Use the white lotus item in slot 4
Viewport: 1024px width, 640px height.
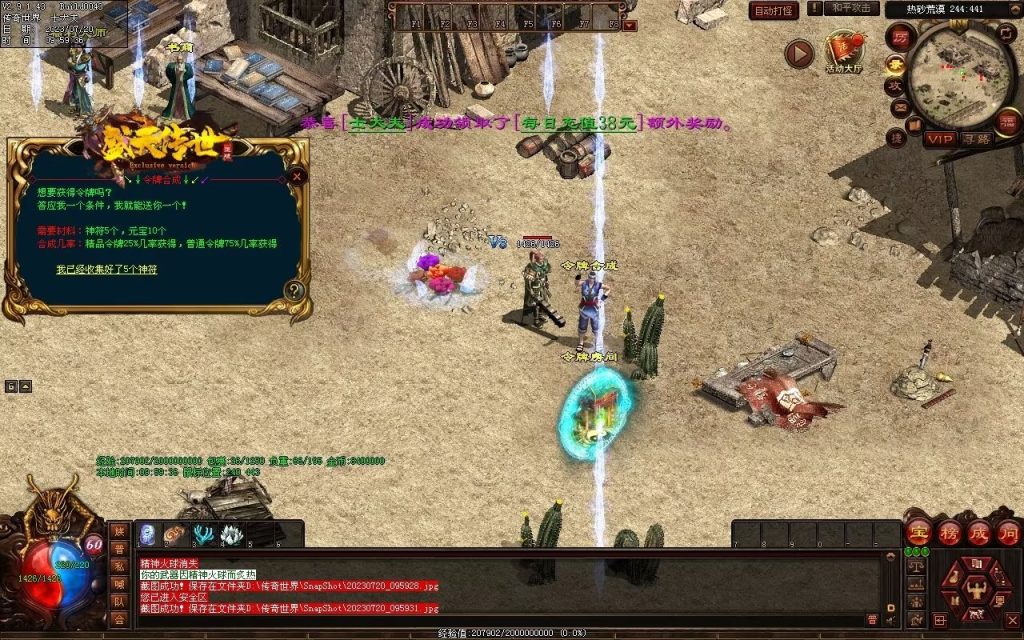pos(231,535)
